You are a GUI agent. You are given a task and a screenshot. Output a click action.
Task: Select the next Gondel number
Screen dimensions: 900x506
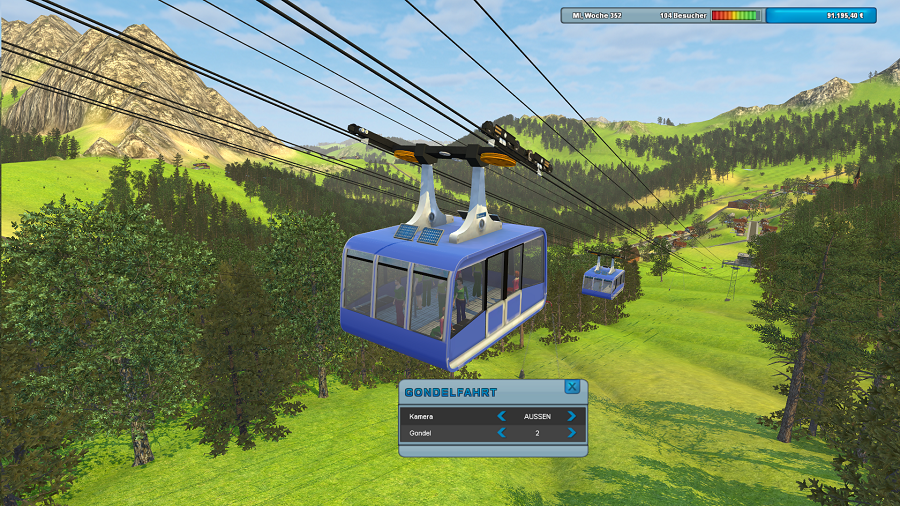tap(571, 433)
